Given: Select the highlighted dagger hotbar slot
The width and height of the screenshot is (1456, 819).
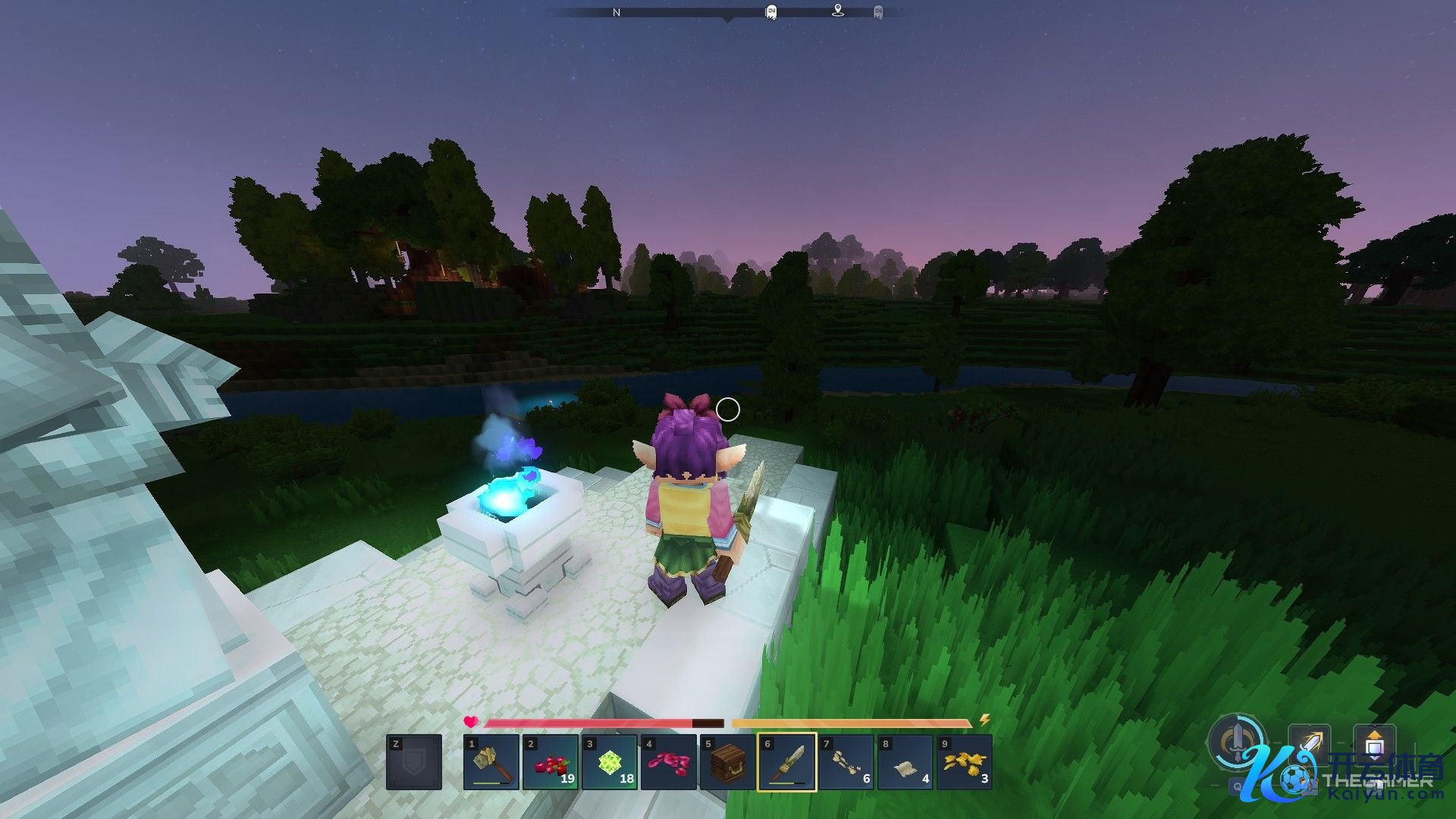Looking at the screenshot, I should 787,762.
